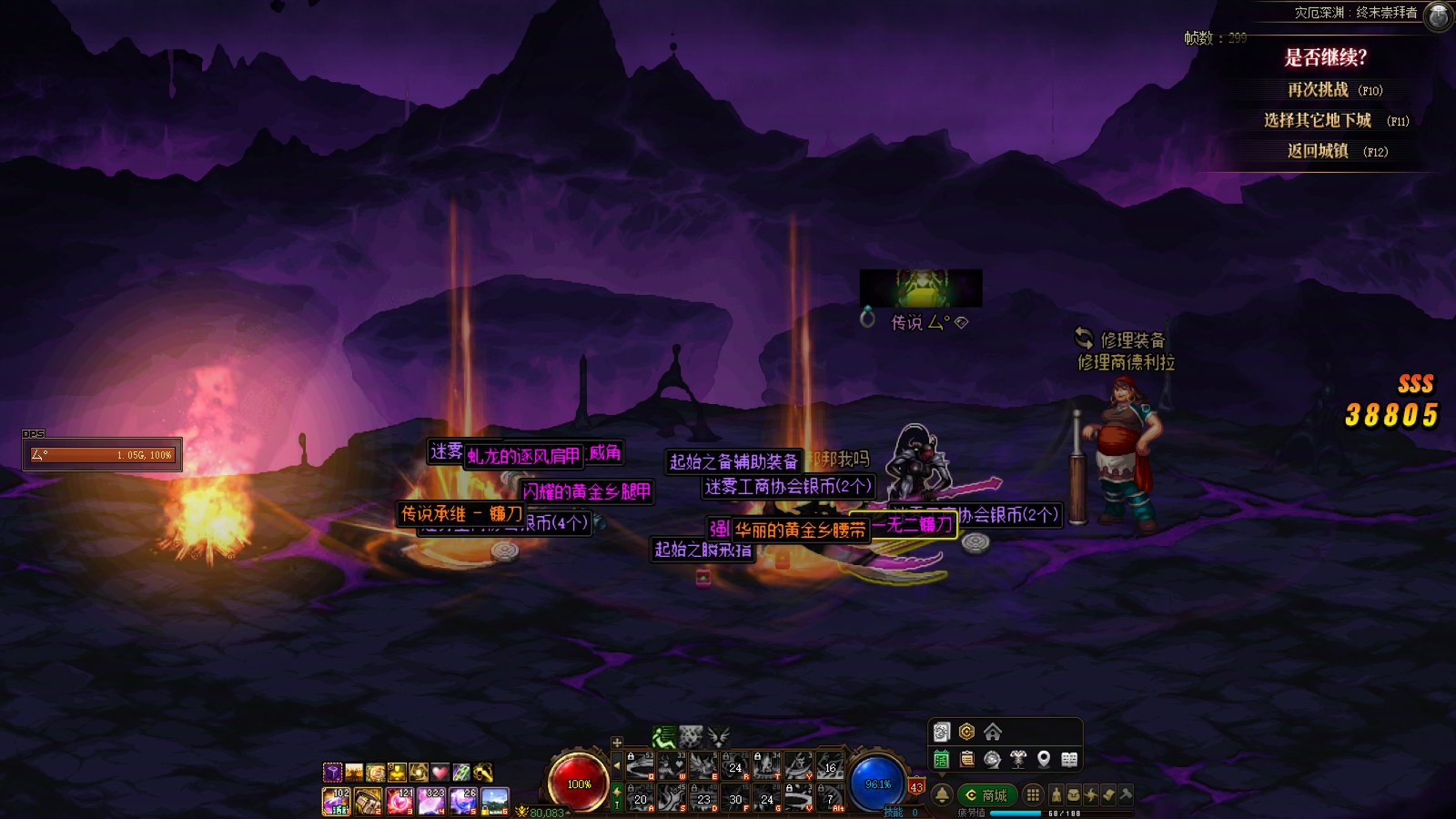Viewport: 1456px width, 819px height.
Task: Open the character figure icon
Action: tap(1056, 795)
